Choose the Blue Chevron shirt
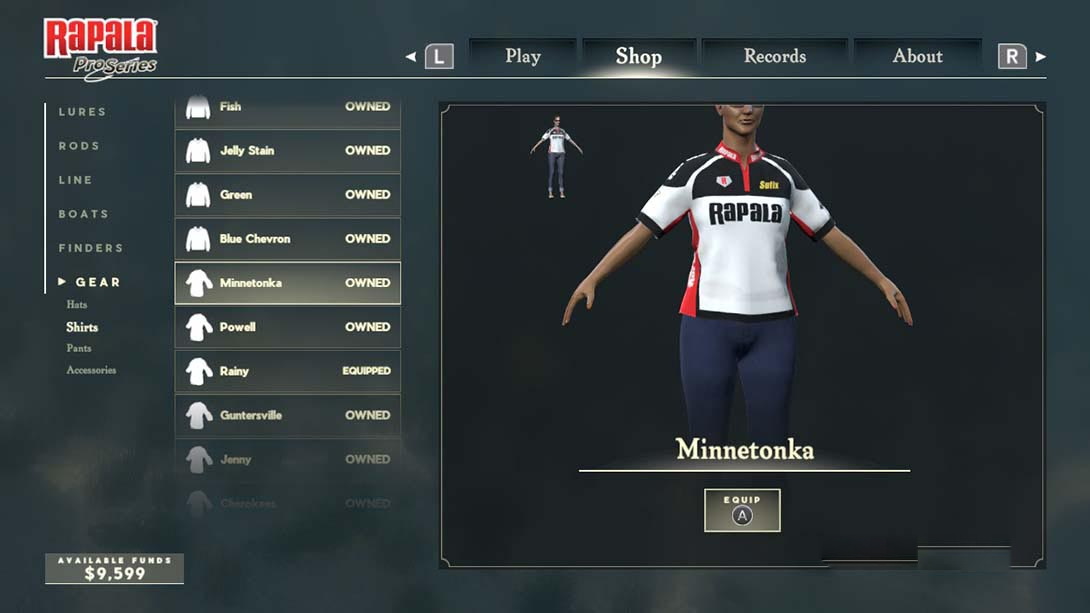The image size is (1090, 613). coord(288,239)
